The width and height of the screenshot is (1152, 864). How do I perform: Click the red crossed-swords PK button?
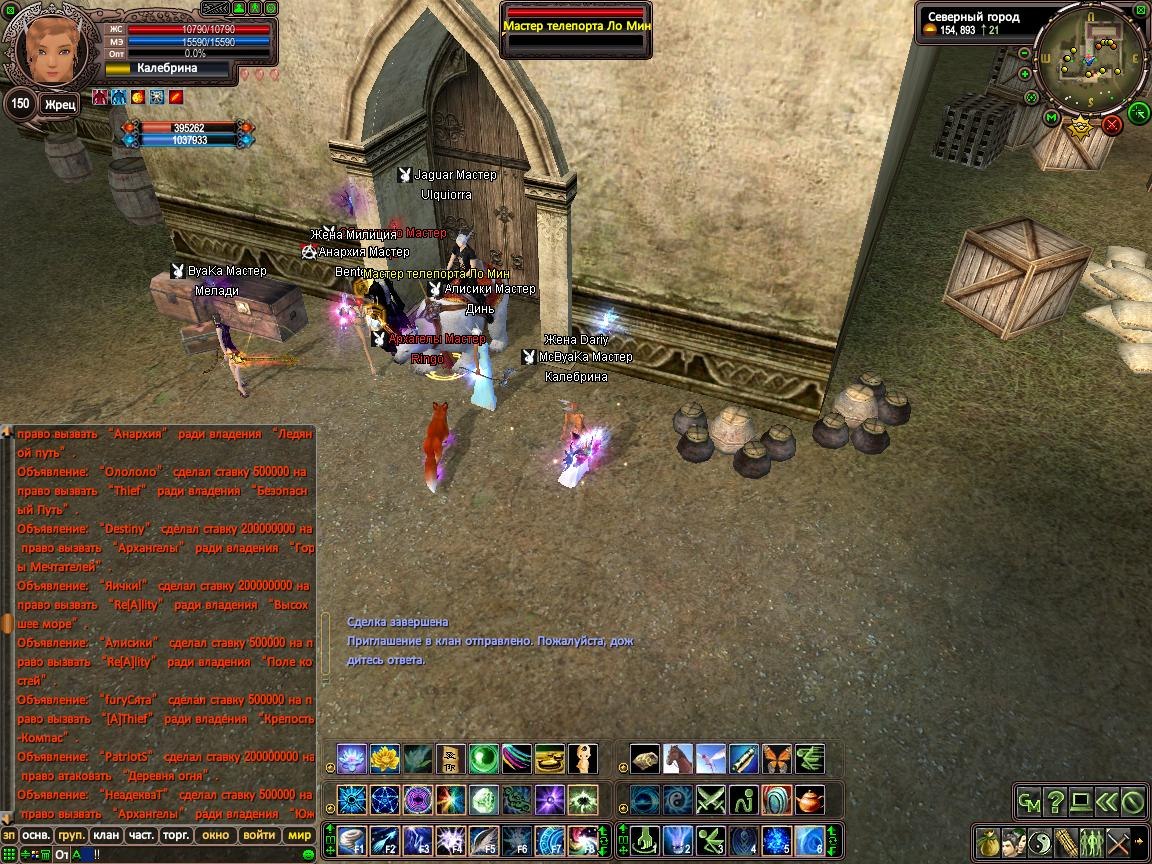coord(1112,125)
